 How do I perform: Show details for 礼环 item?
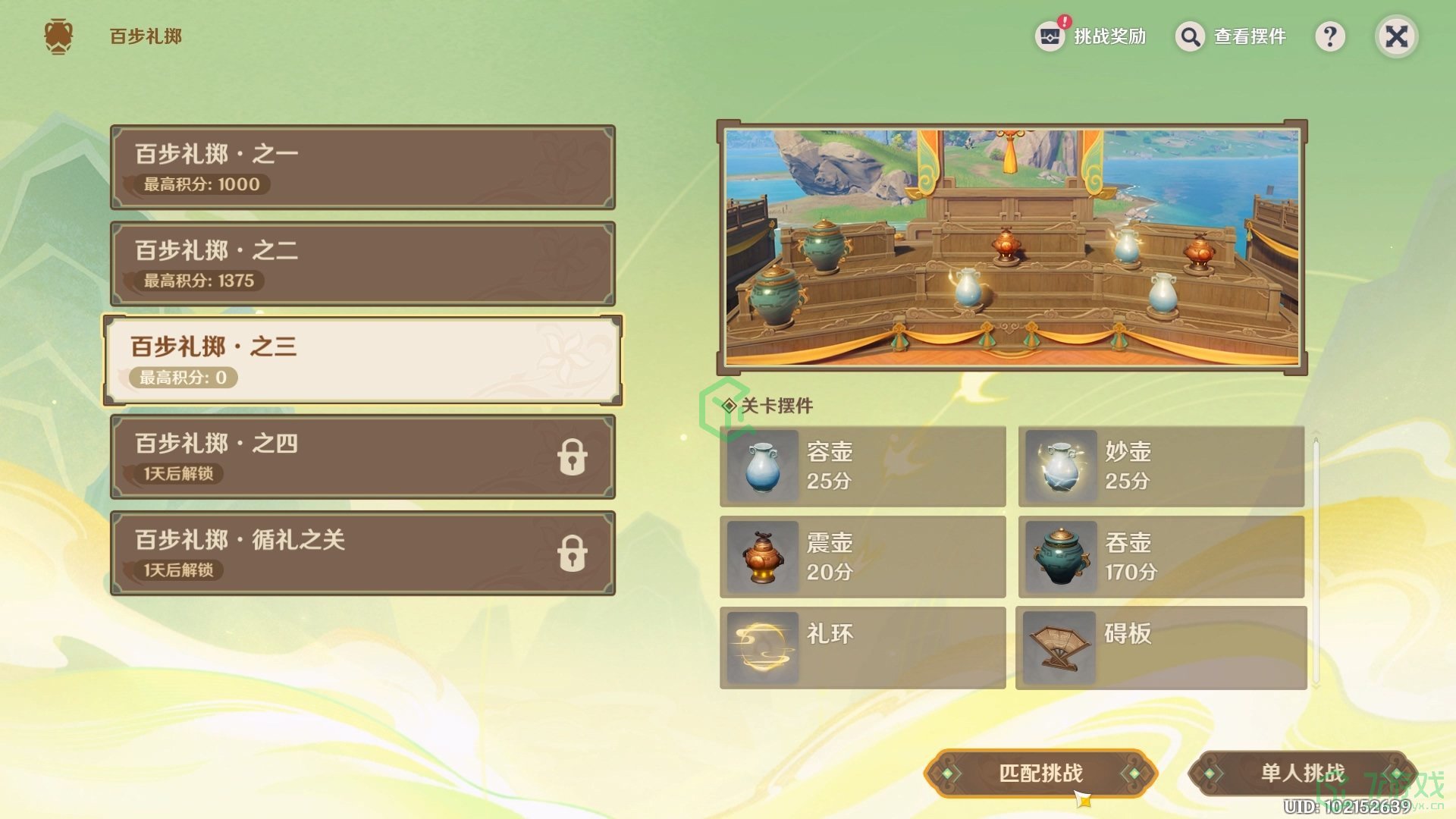[863, 648]
